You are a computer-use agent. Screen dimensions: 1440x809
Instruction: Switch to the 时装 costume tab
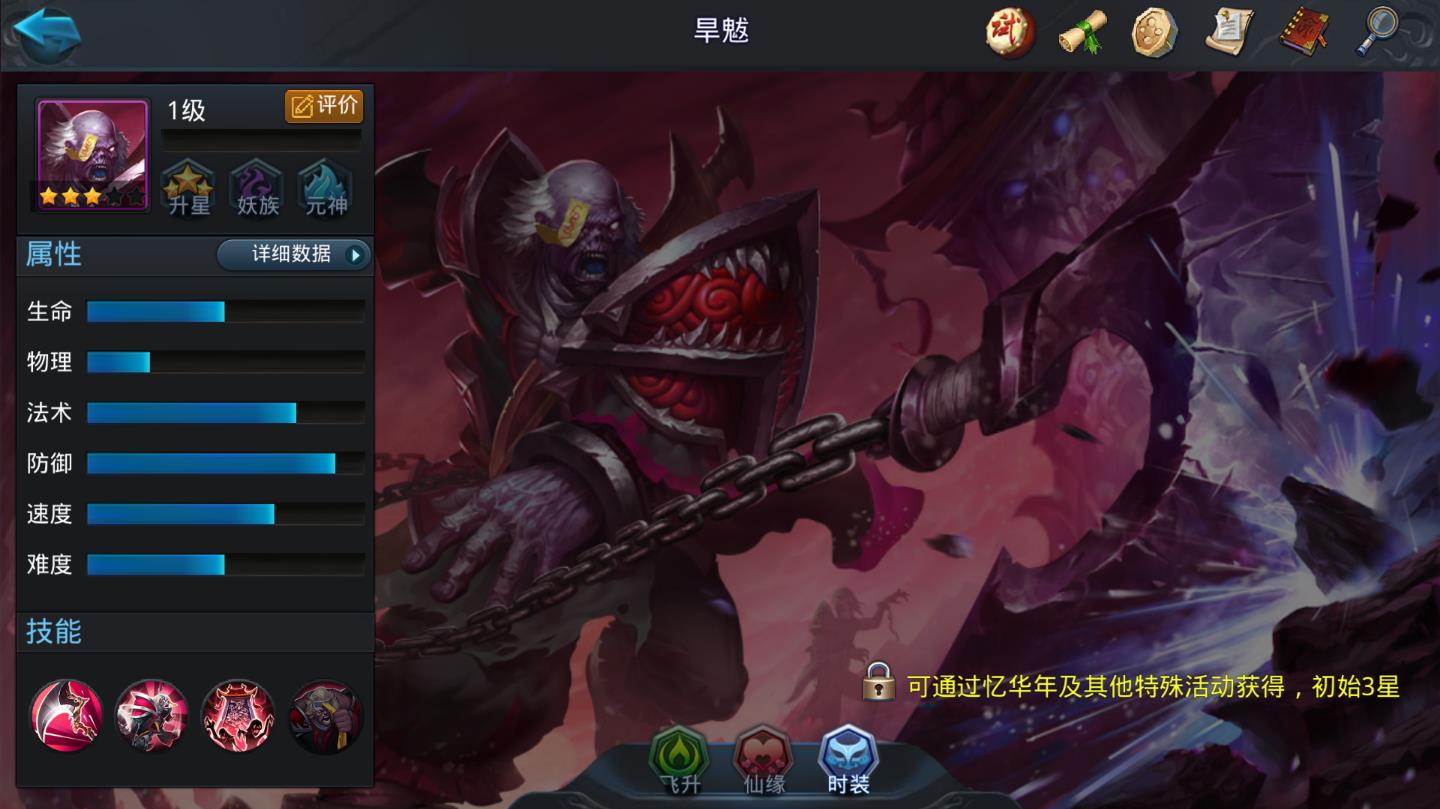[x=848, y=761]
